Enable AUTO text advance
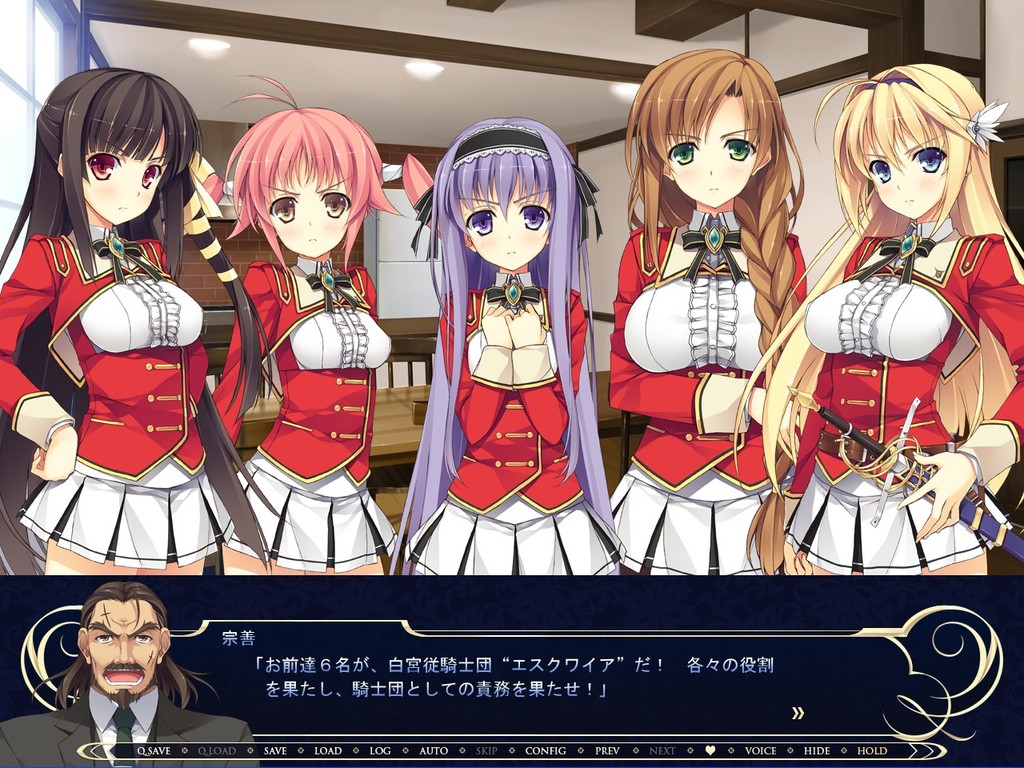 click(433, 750)
